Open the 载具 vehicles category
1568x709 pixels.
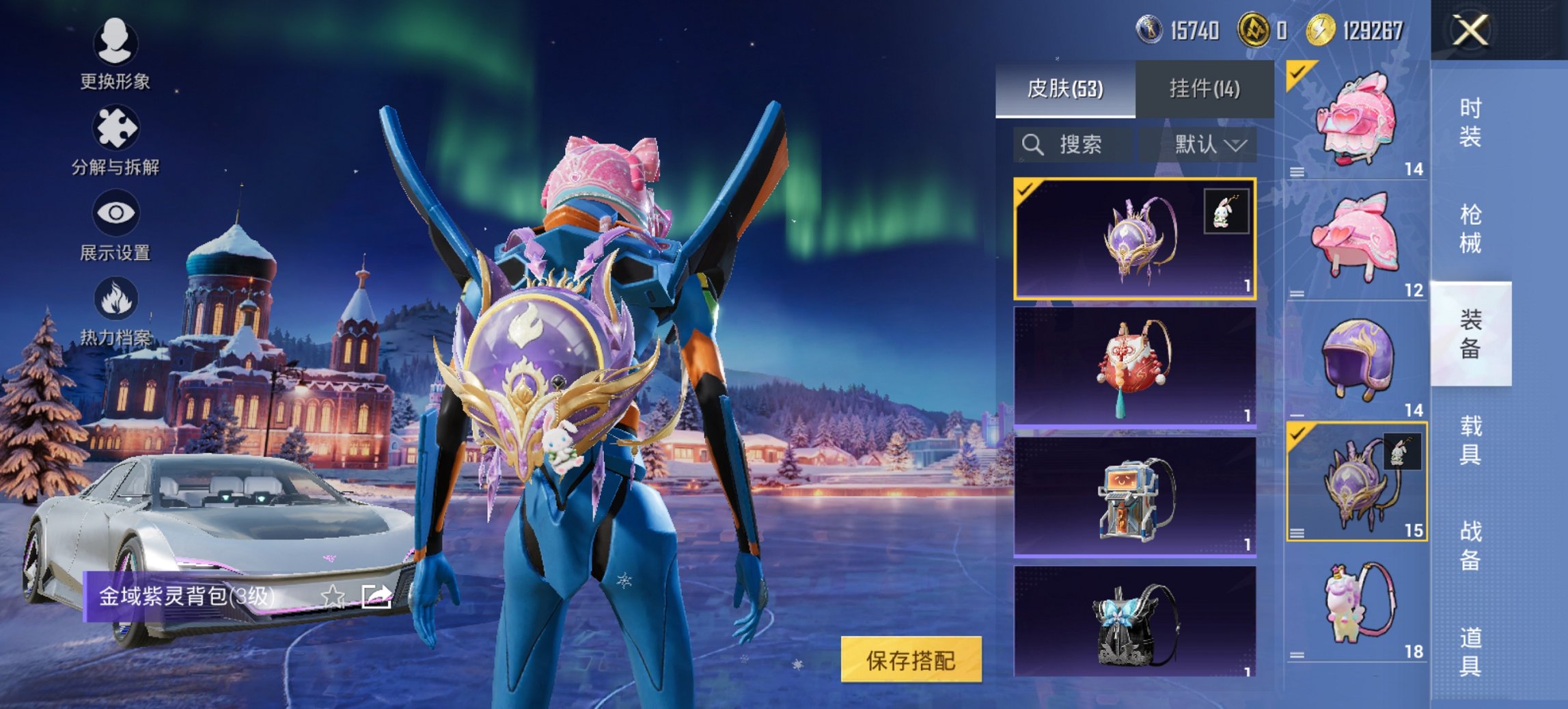click(1470, 440)
